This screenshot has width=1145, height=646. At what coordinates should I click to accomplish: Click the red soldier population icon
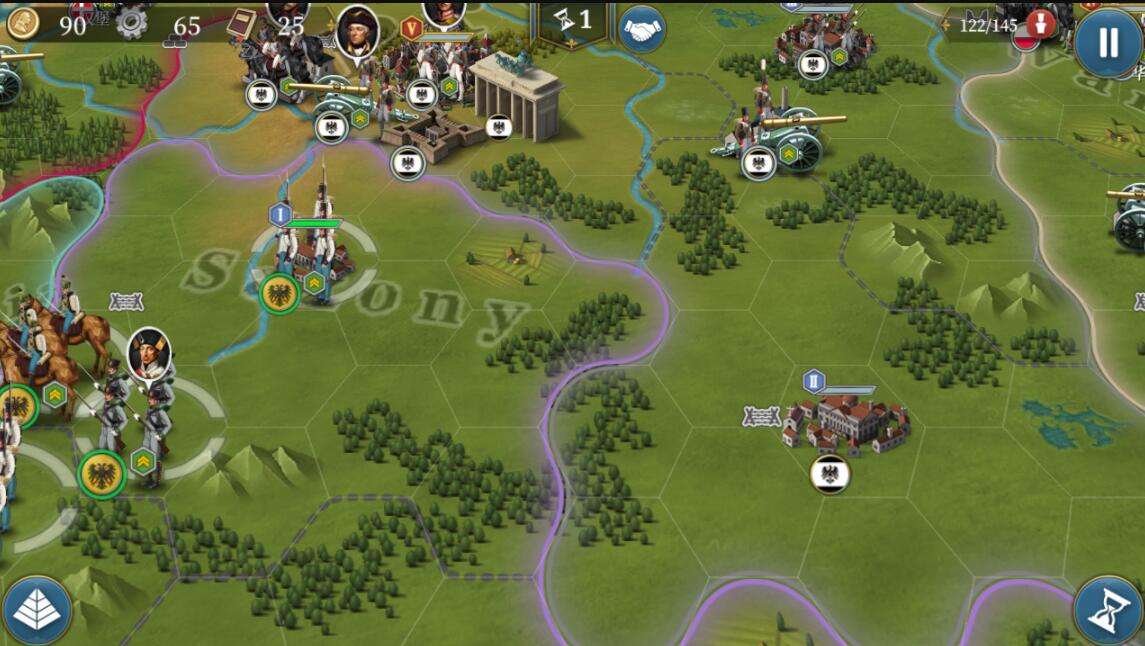1040,25
